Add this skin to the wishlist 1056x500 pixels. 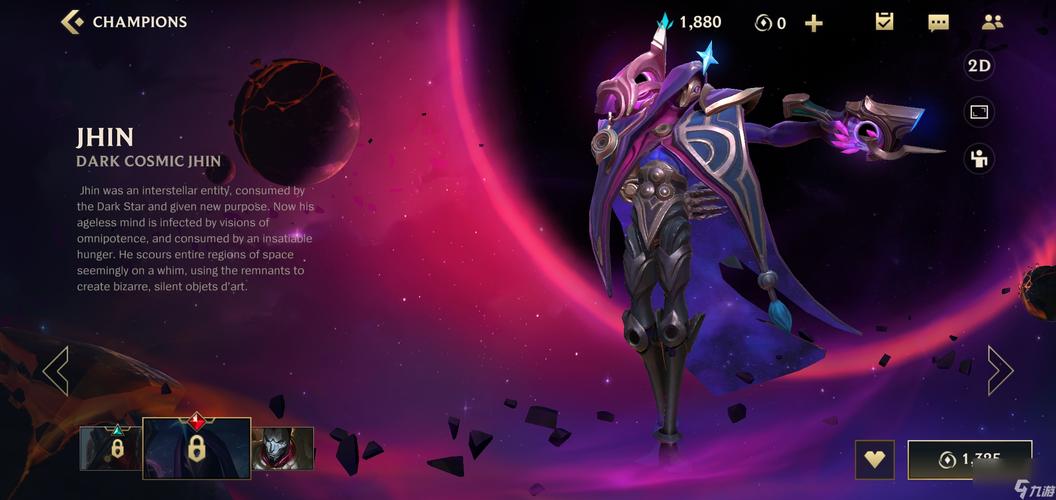875,460
